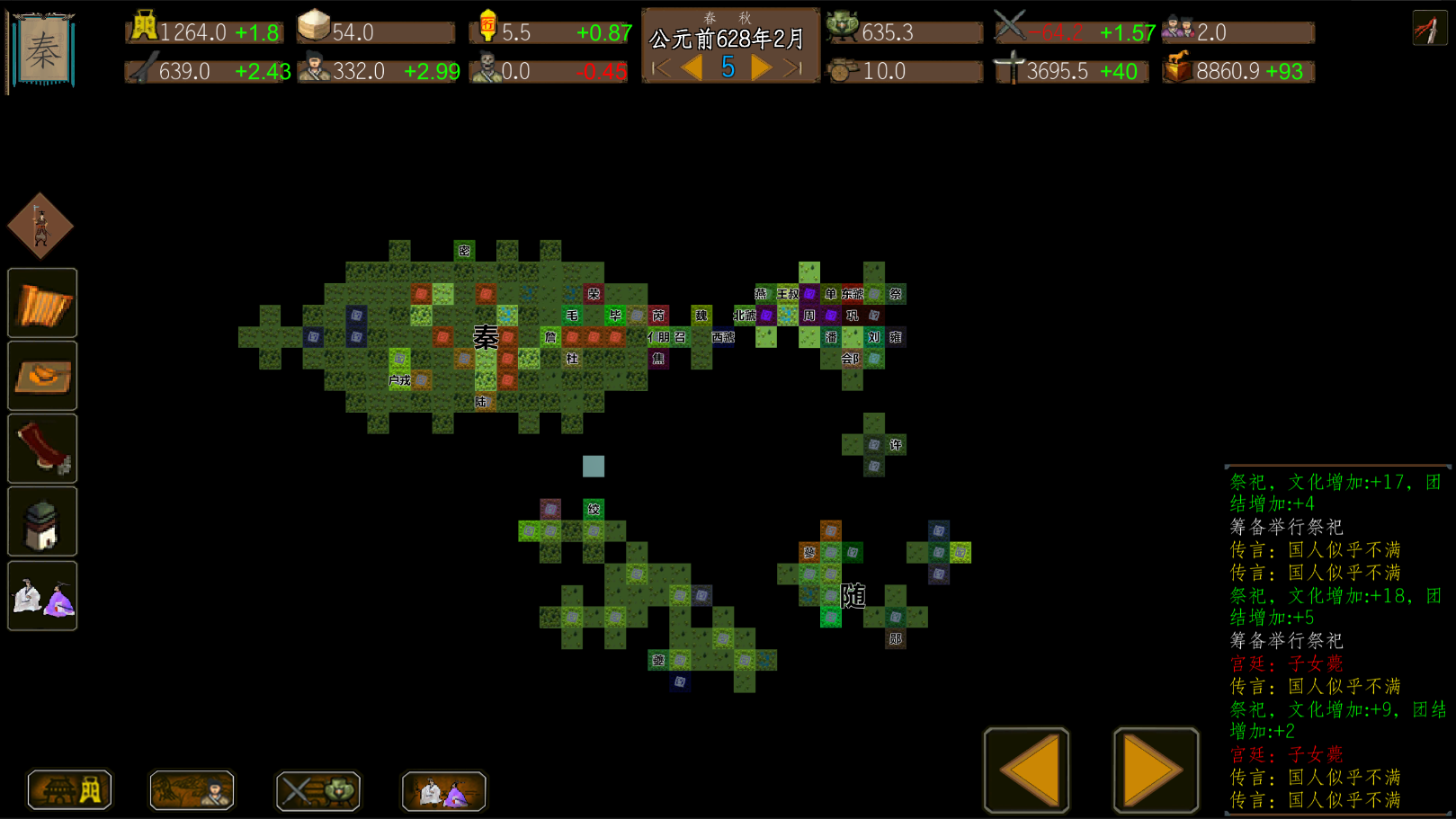Select the 秦 state capital on the map
Viewport: 1456px width, 819px height.
(x=486, y=338)
